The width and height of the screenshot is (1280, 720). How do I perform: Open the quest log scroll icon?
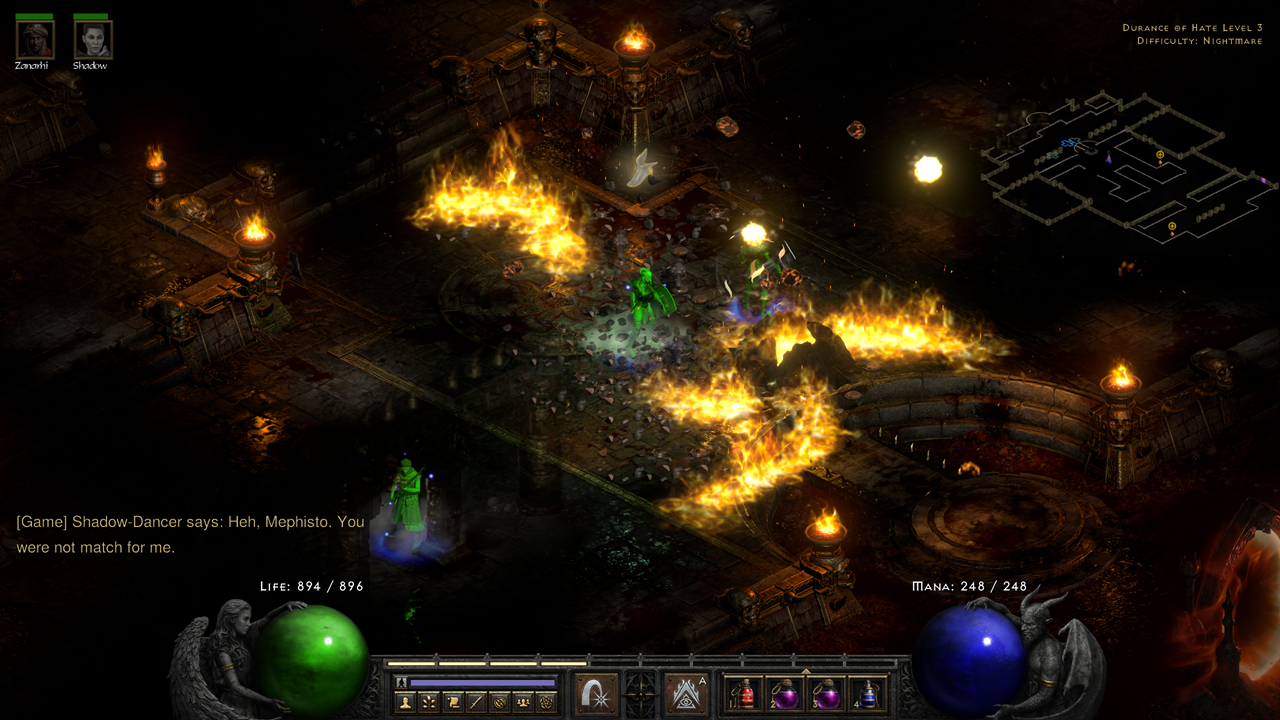click(452, 702)
